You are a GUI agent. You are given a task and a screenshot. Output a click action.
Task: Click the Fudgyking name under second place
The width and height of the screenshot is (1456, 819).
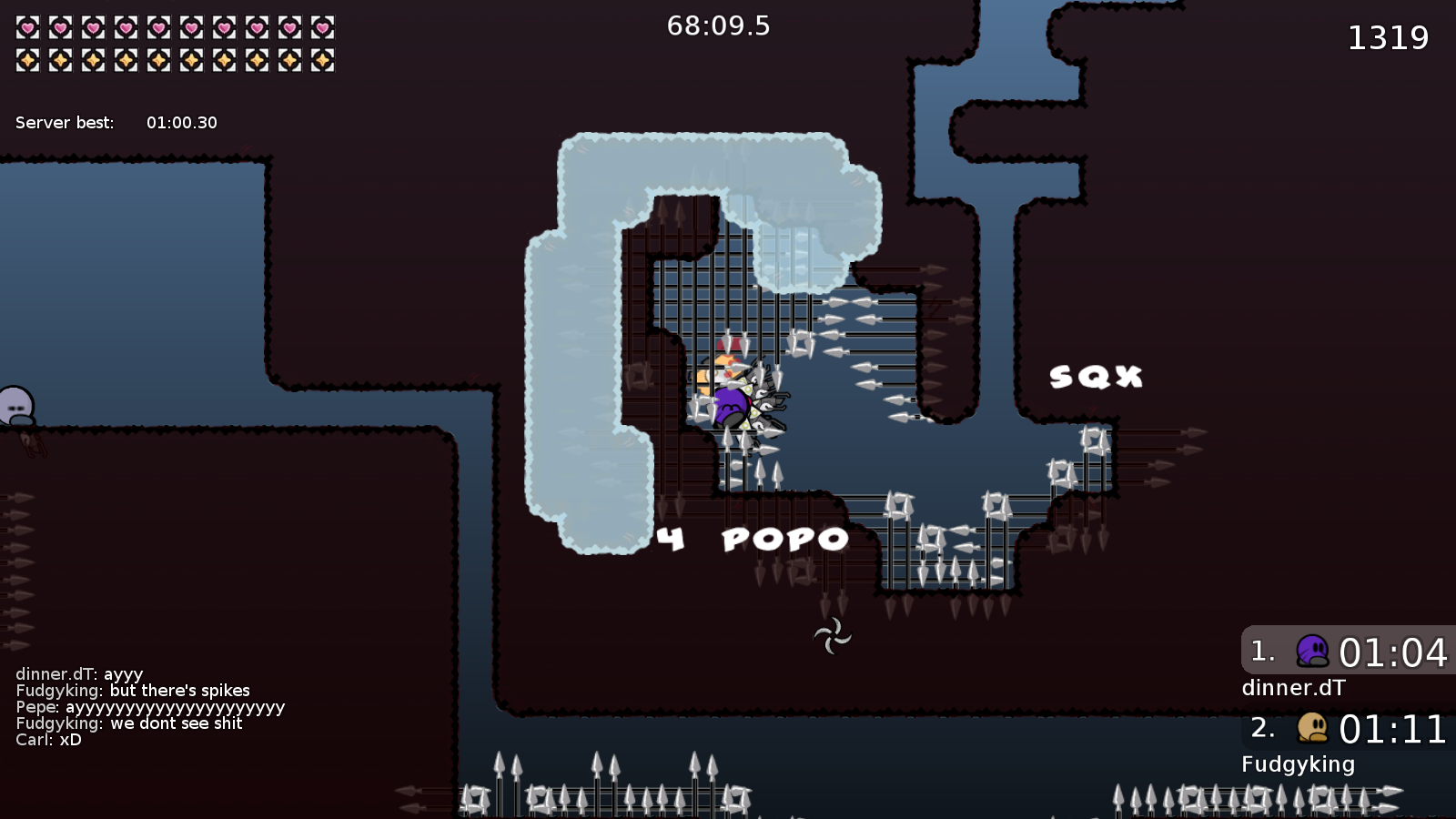[1299, 764]
